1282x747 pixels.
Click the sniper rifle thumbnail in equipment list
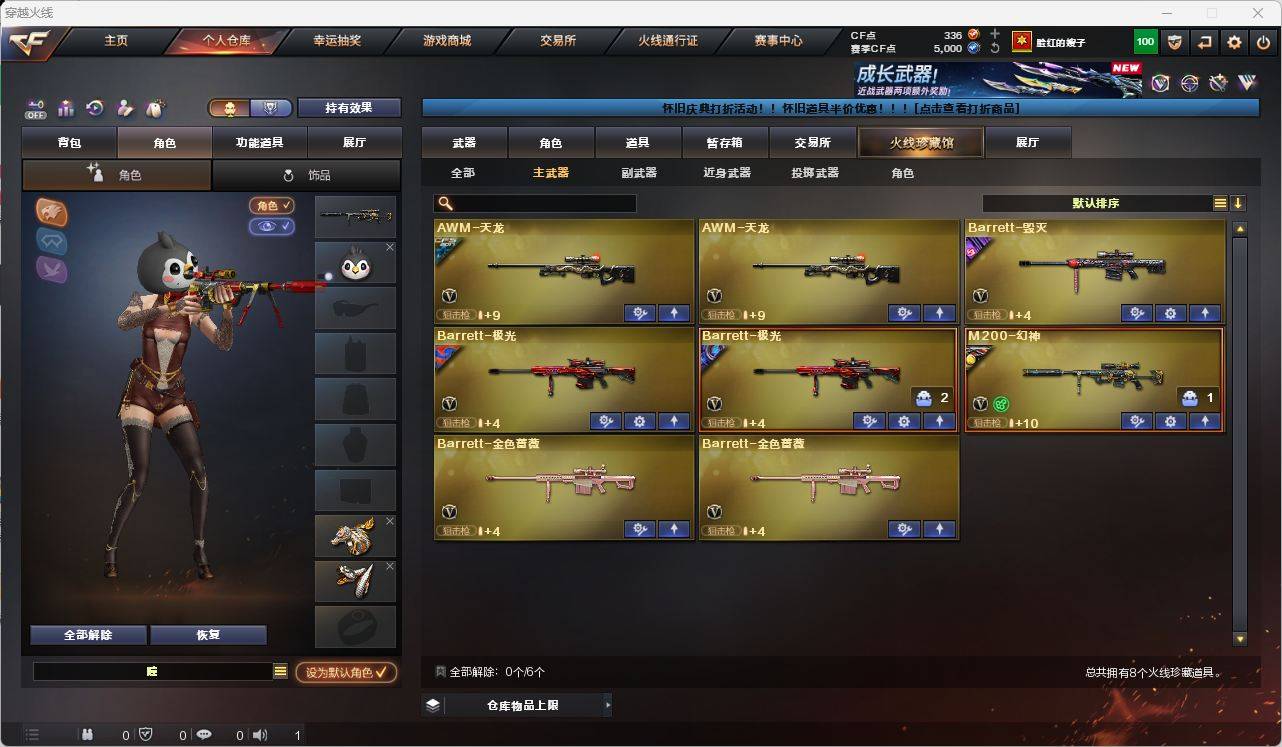355,216
